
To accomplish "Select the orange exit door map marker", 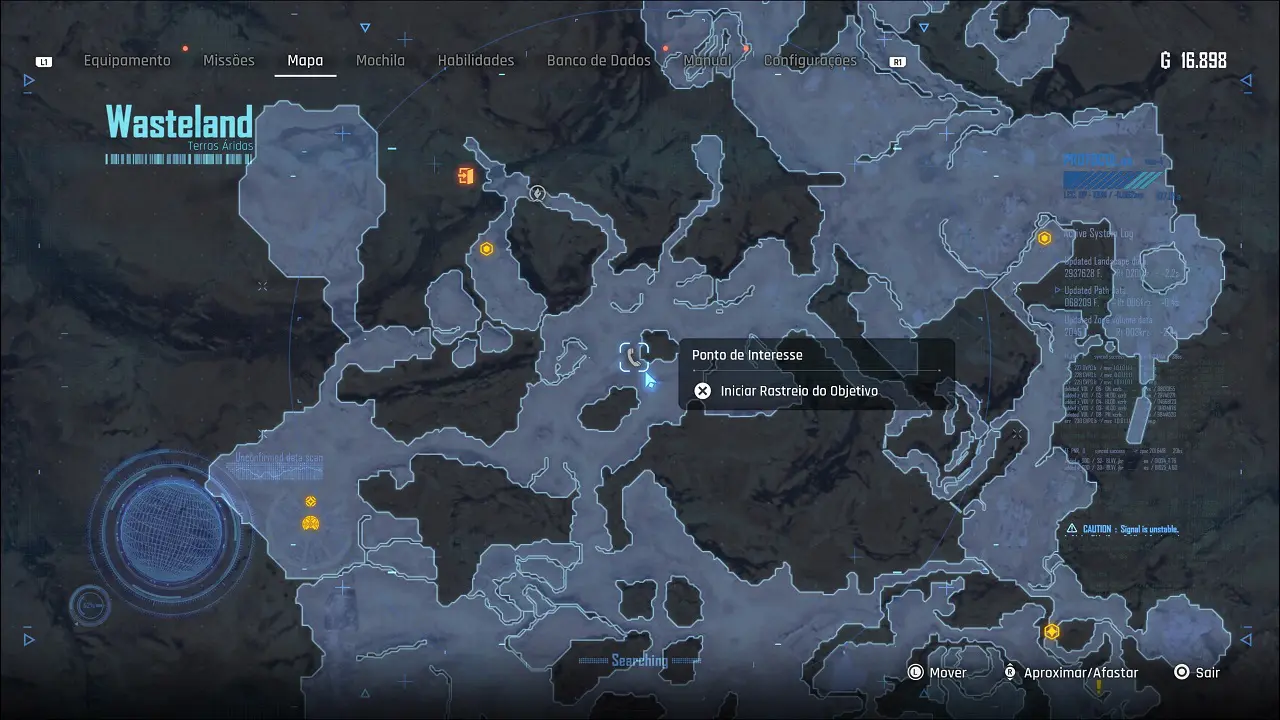I will point(465,177).
